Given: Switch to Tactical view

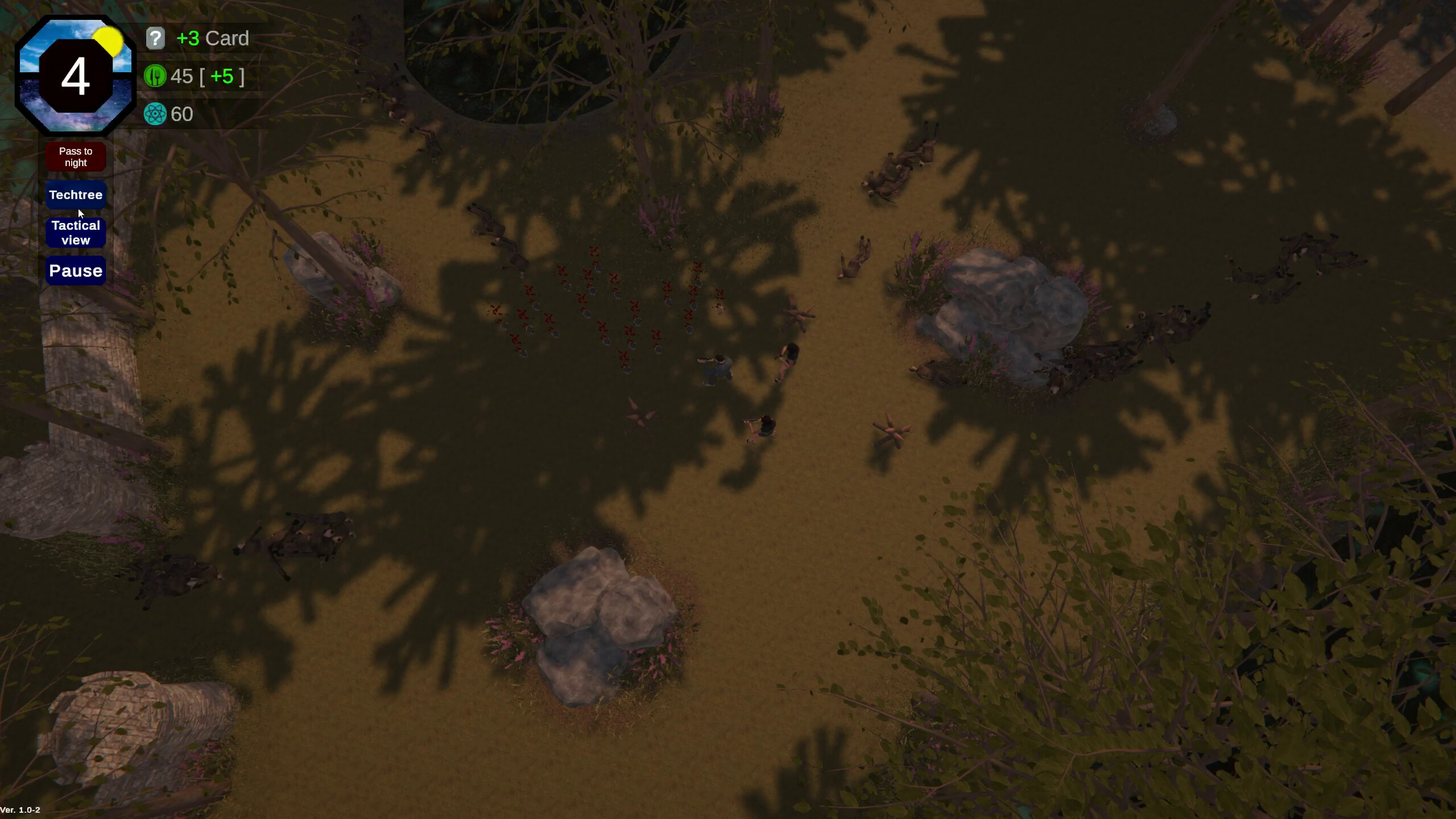Looking at the screenshot, I should [x=75, y=232].
